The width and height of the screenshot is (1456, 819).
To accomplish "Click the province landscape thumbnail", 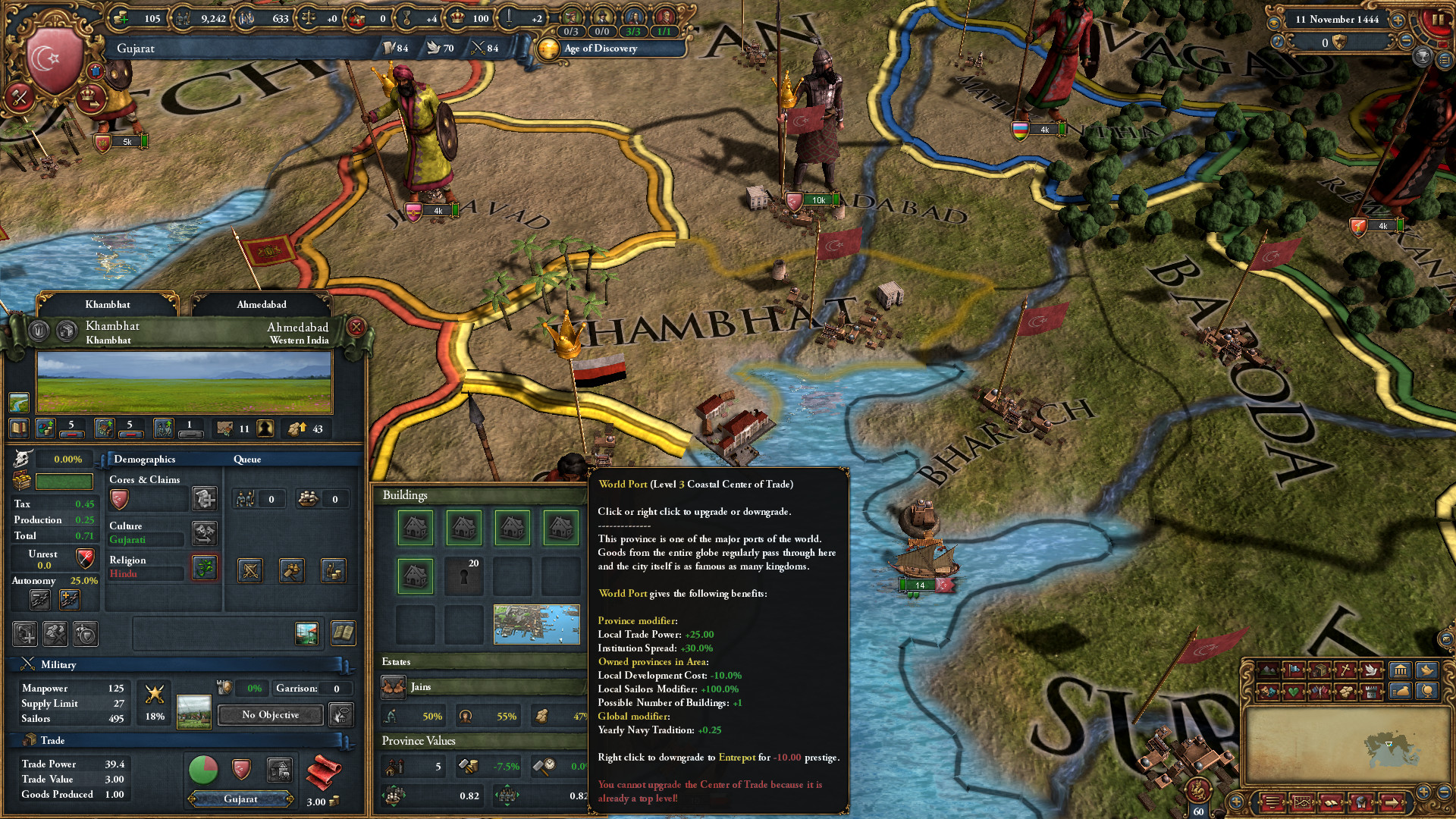I will point(184,381).
